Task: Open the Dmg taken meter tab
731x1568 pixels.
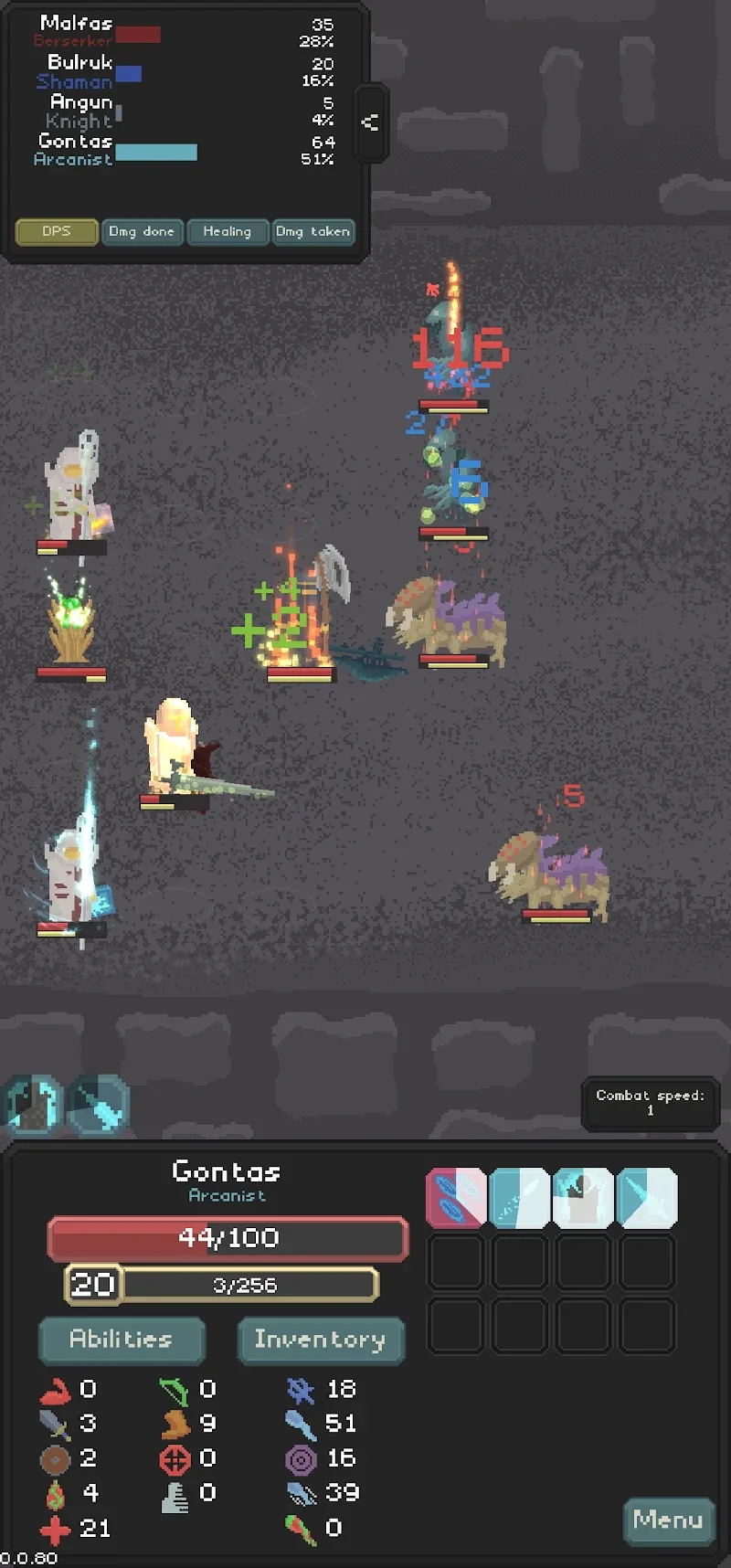Action: click(x=313, y=232)
